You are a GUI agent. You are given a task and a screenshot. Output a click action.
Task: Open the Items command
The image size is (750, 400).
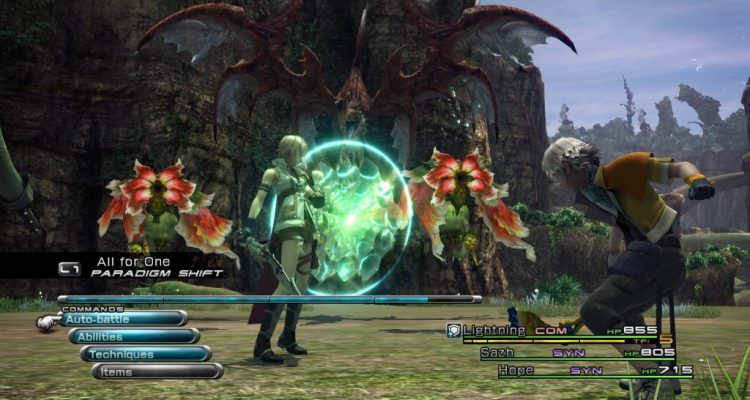[157, 371]
